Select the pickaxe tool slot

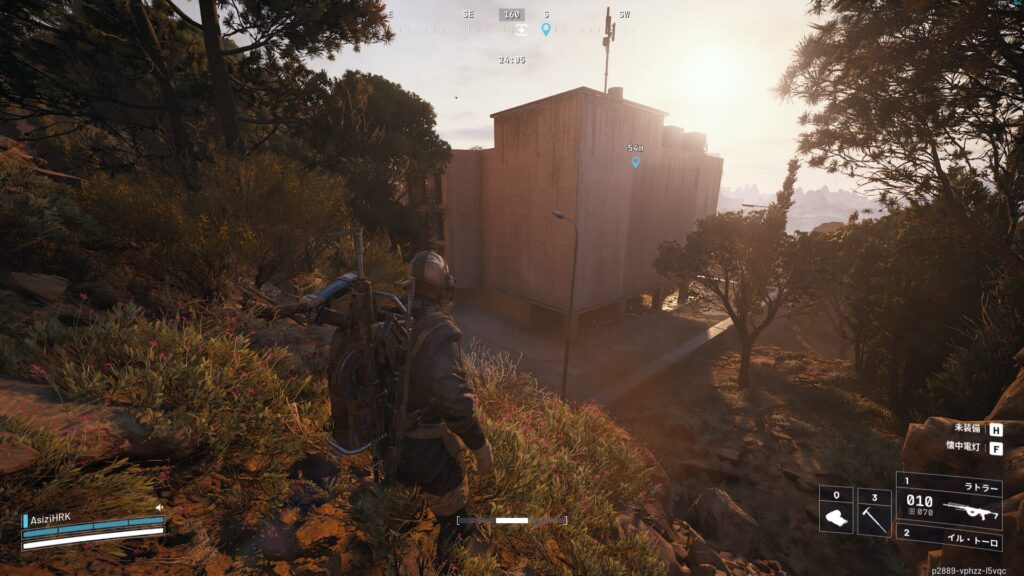(x=873, y=511)
